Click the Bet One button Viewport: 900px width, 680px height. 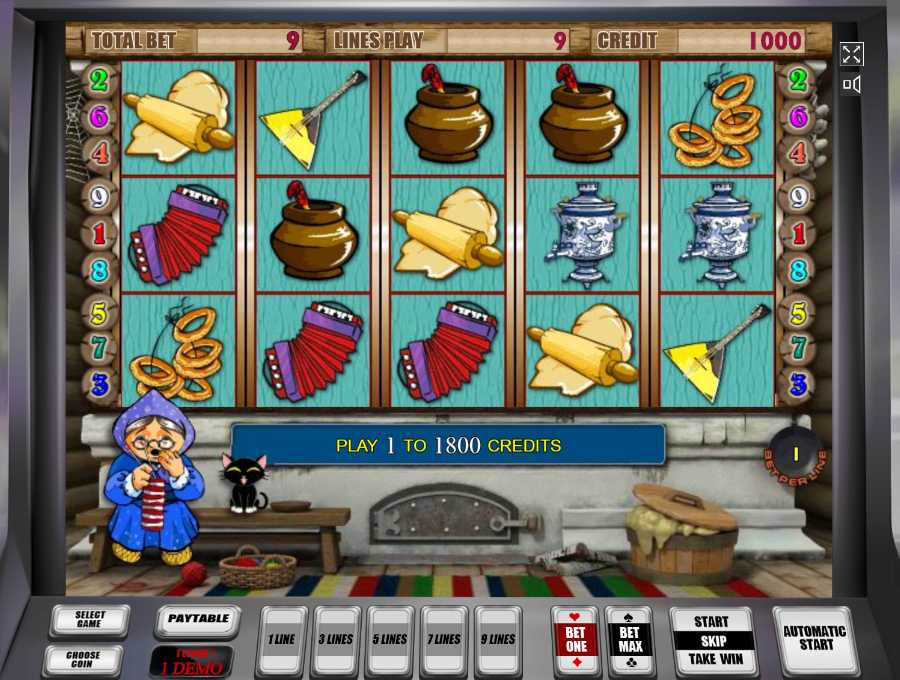point(575,640)
